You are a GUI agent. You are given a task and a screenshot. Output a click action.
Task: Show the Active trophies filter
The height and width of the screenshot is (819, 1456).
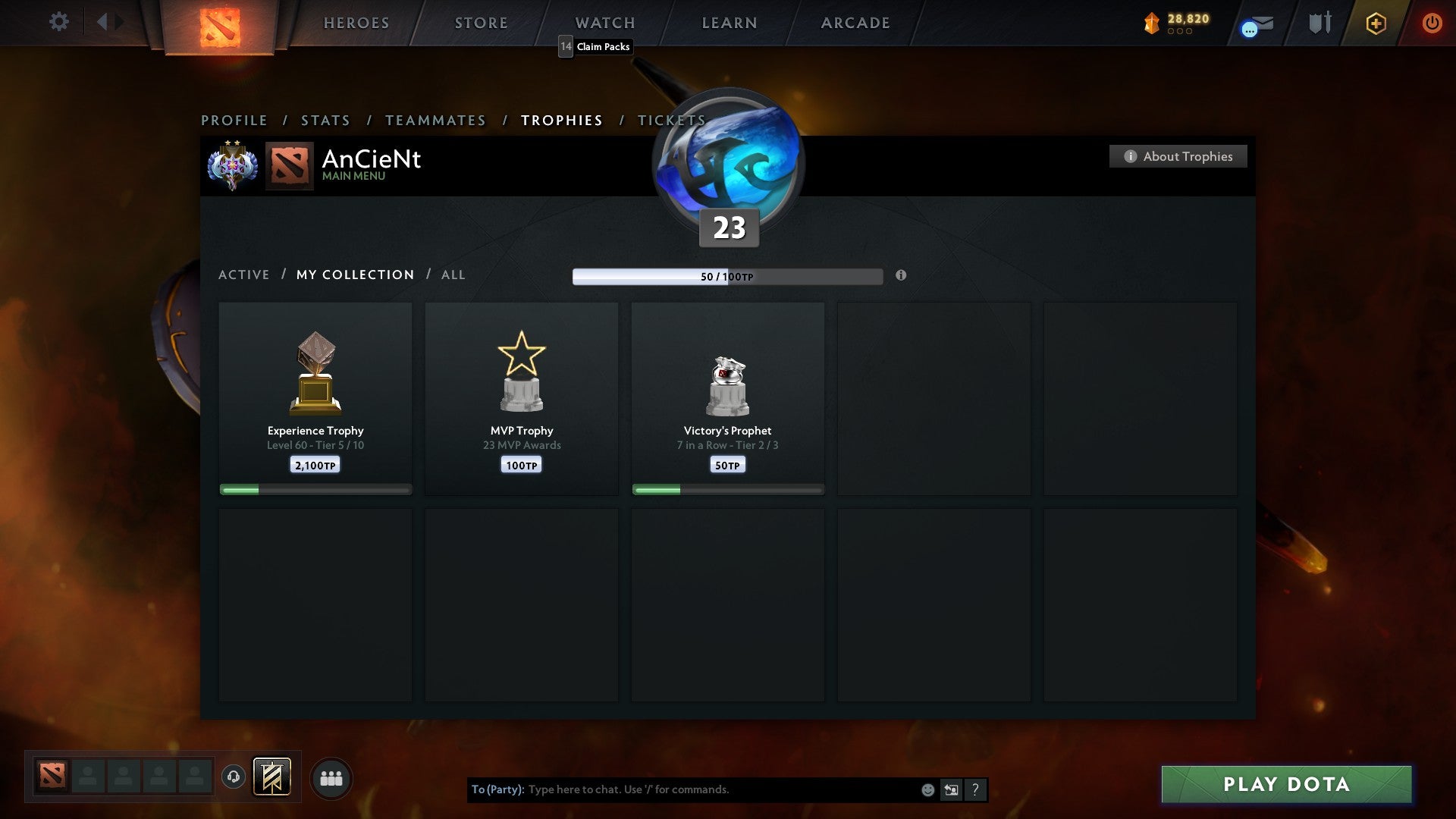(x=244, y=275)
